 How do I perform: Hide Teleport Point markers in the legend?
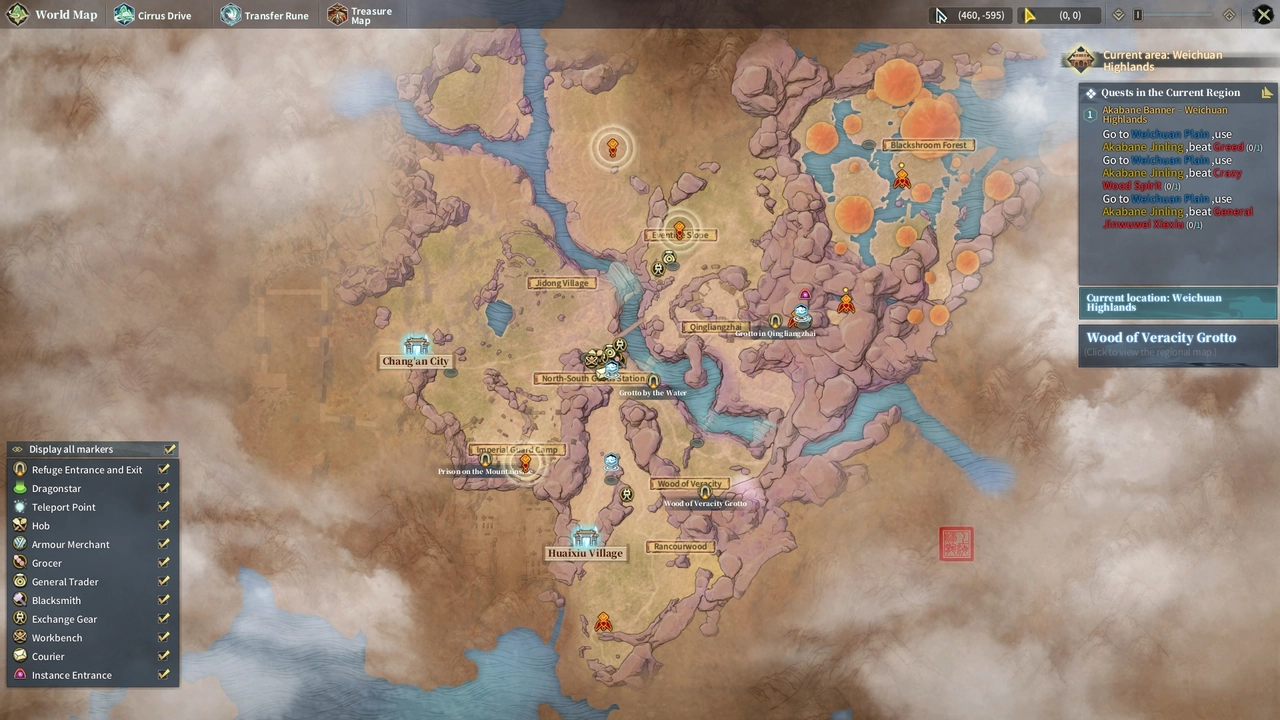[164, 507]
